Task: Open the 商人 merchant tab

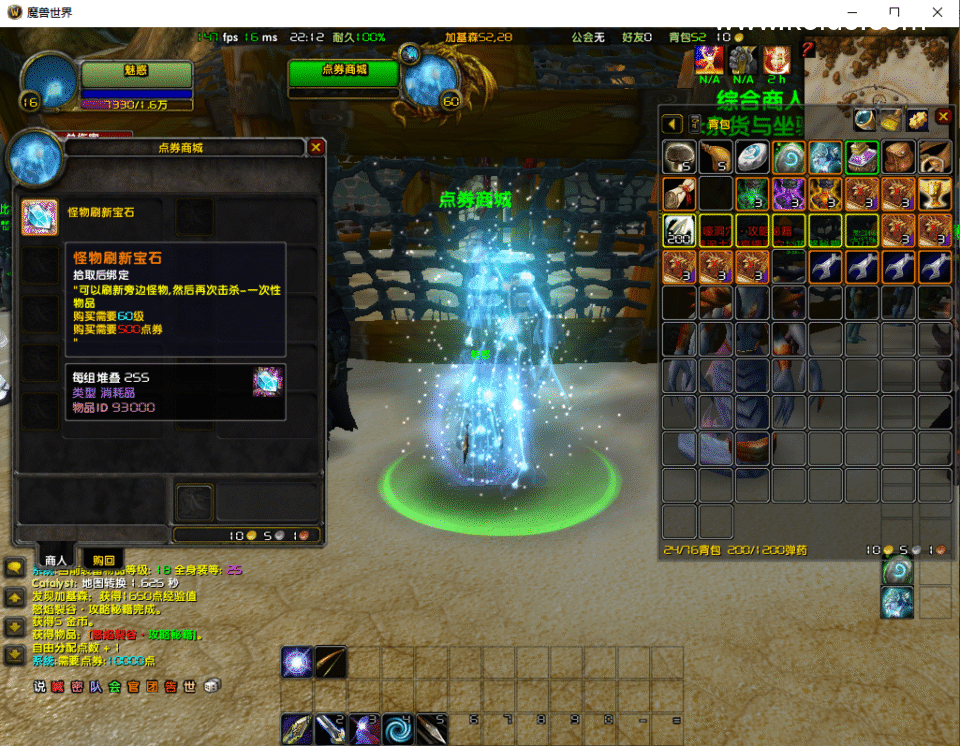Action: coord(55,559)
